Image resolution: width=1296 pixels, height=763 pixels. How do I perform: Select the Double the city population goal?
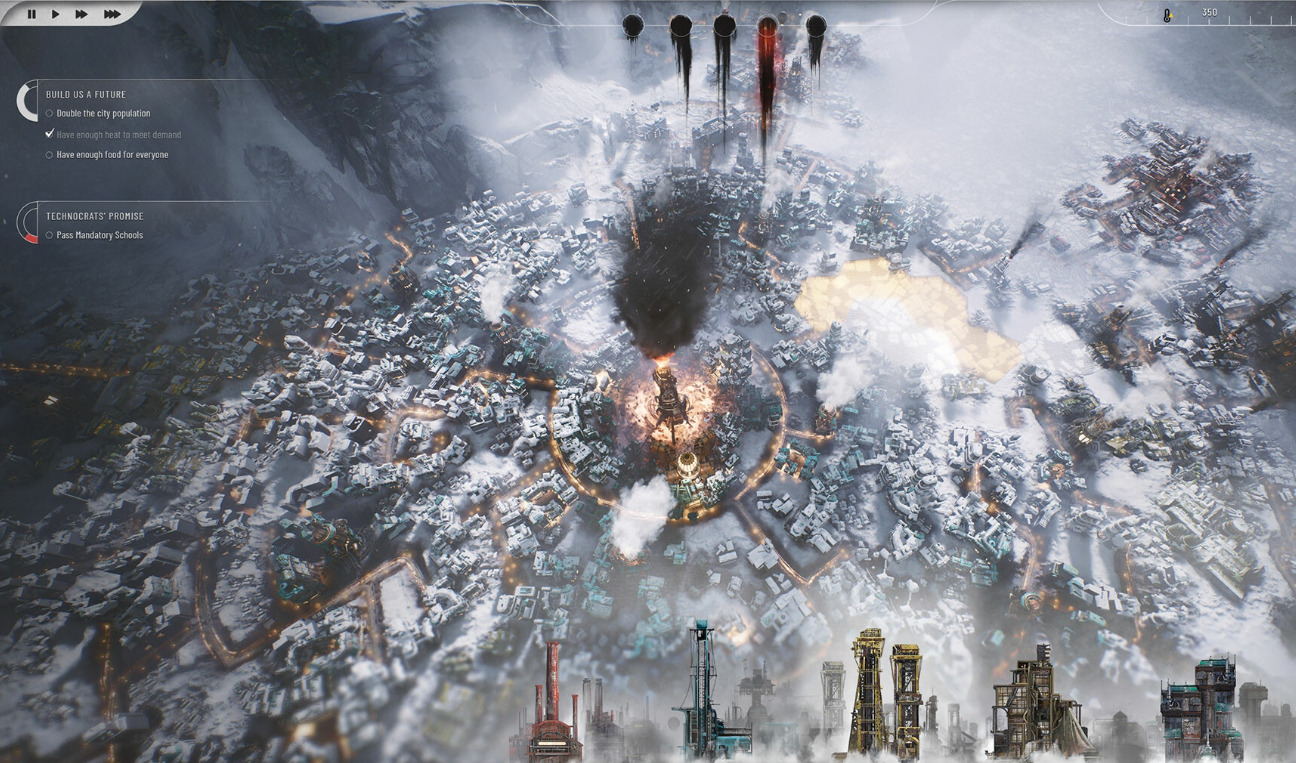coord(103,114)
